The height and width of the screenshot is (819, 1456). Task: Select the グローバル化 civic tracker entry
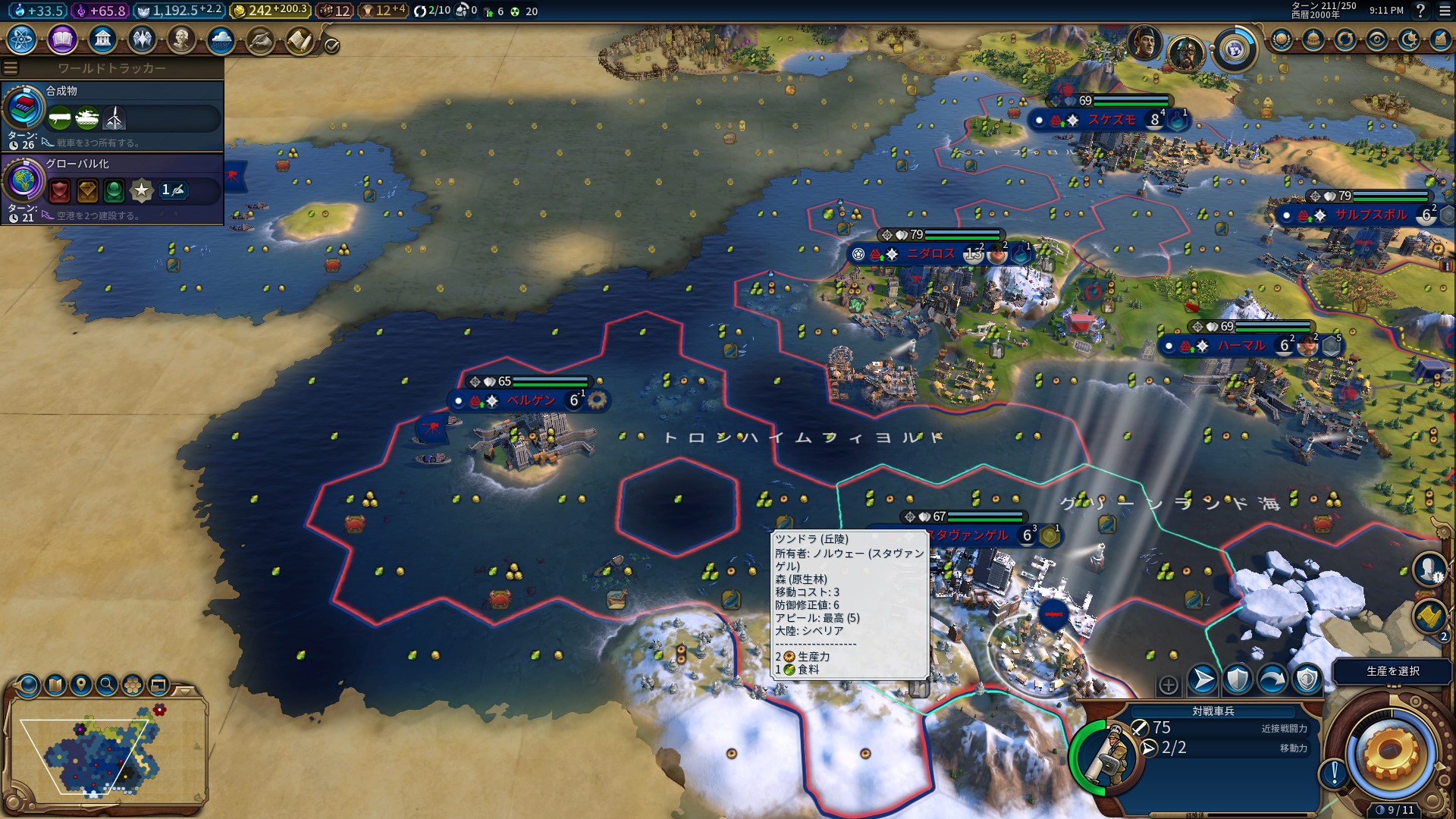point(112,188)
